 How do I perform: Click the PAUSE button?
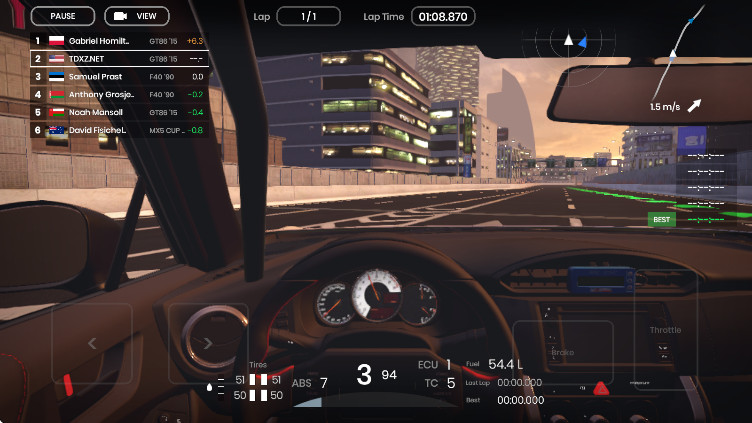pos(63,16)
